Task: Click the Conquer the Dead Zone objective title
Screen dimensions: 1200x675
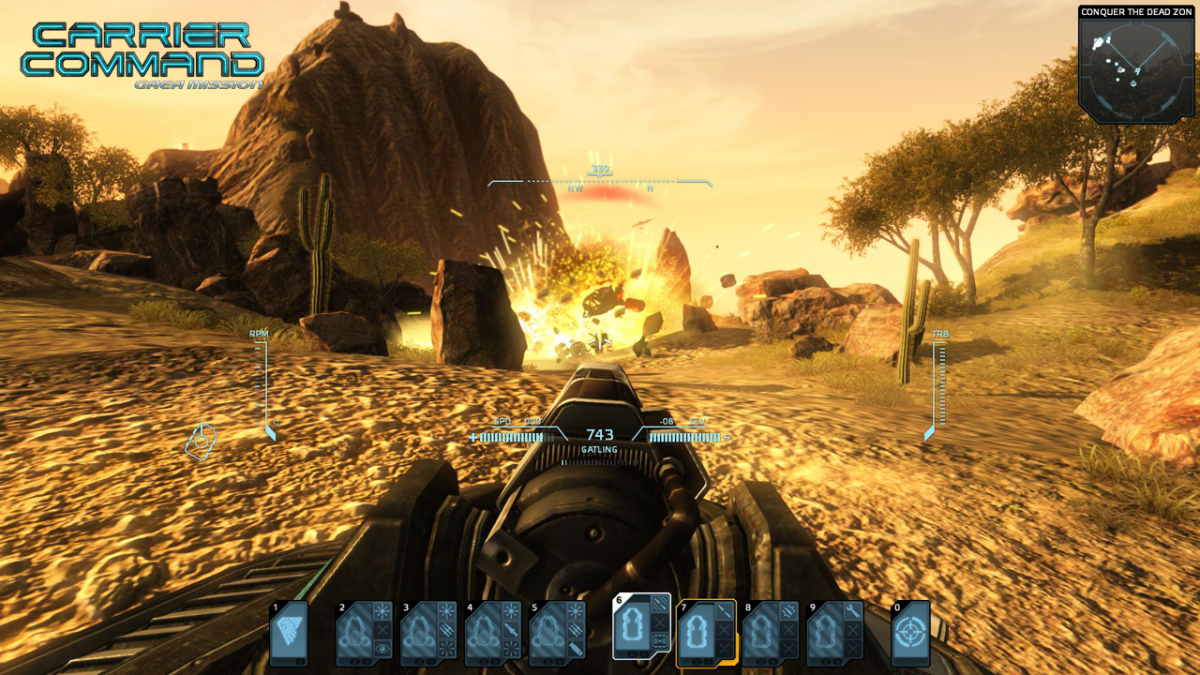Action: tap(1138, 12)
